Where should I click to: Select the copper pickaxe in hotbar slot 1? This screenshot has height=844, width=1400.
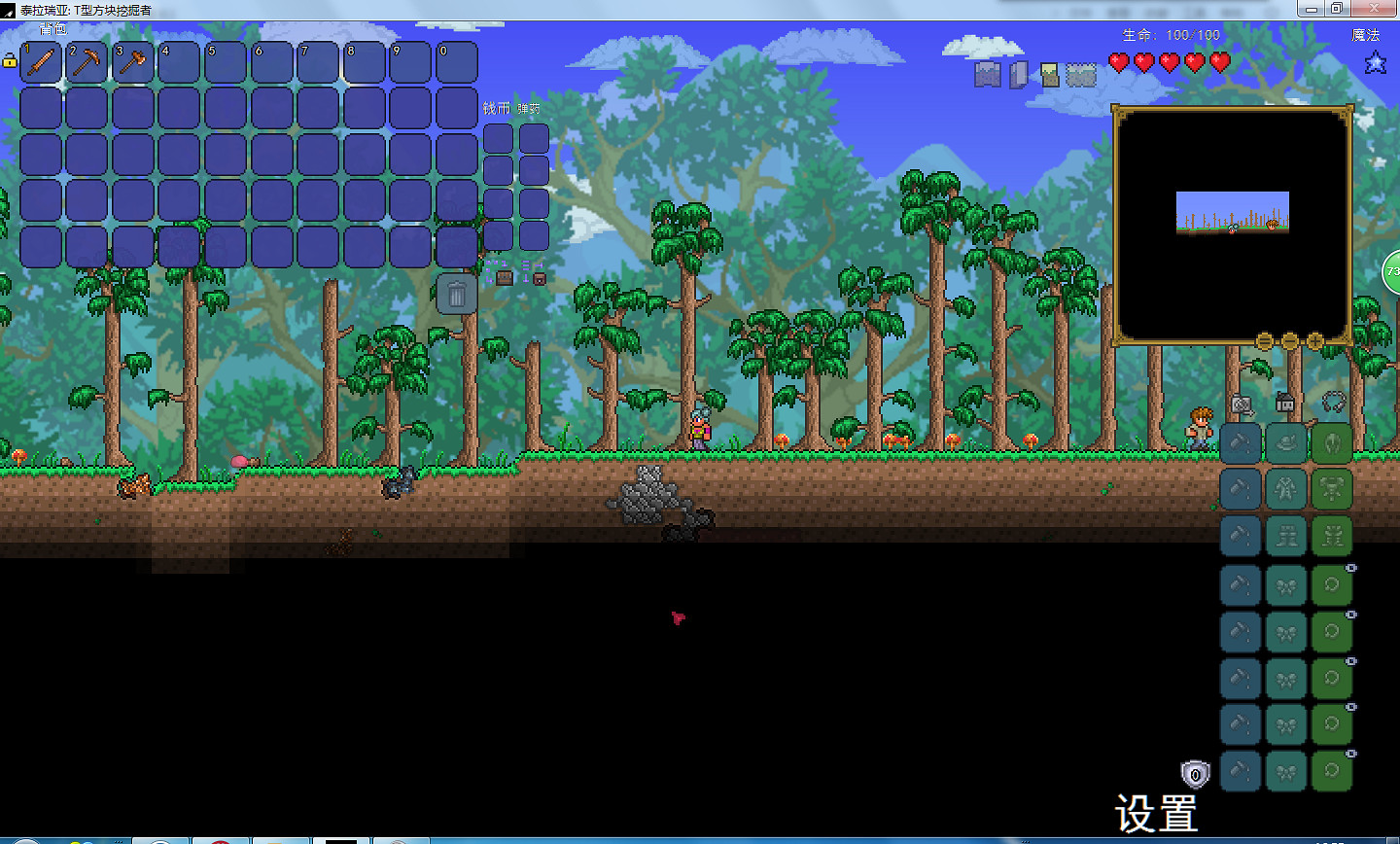click(x=41, y=60)
